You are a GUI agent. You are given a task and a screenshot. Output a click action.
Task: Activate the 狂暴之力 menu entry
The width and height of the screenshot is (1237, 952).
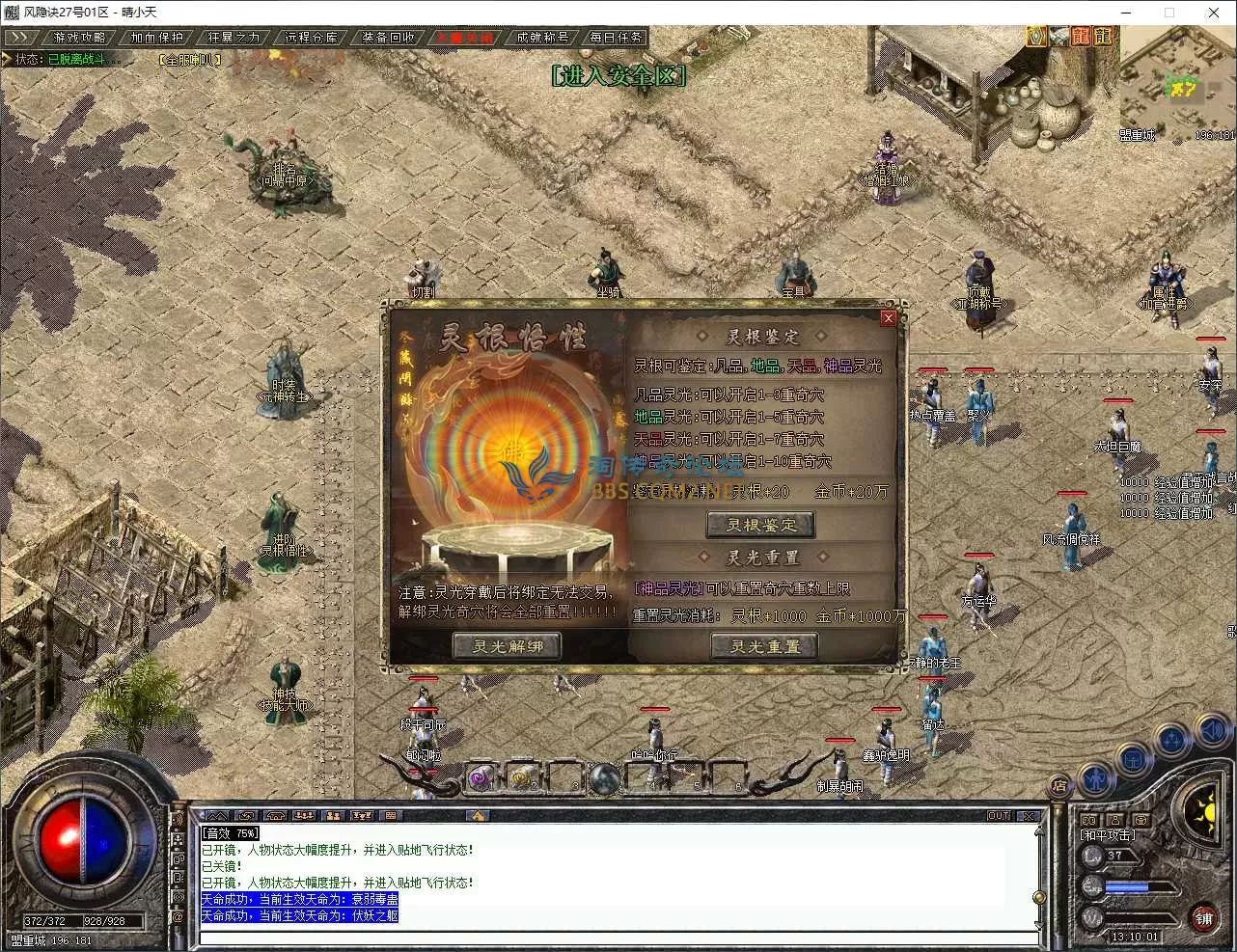click(x=234, y=38)
